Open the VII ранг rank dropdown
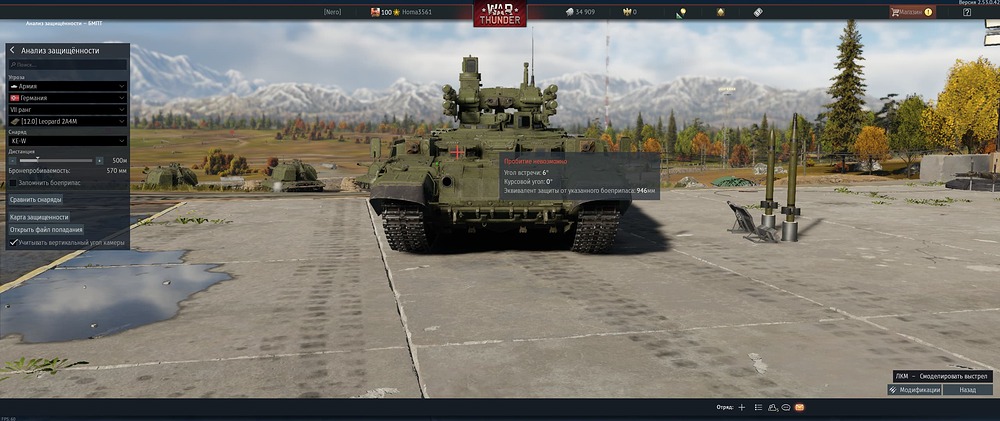Image resolution: width=1000 pixels, height=421 pixels. [66, 110]
